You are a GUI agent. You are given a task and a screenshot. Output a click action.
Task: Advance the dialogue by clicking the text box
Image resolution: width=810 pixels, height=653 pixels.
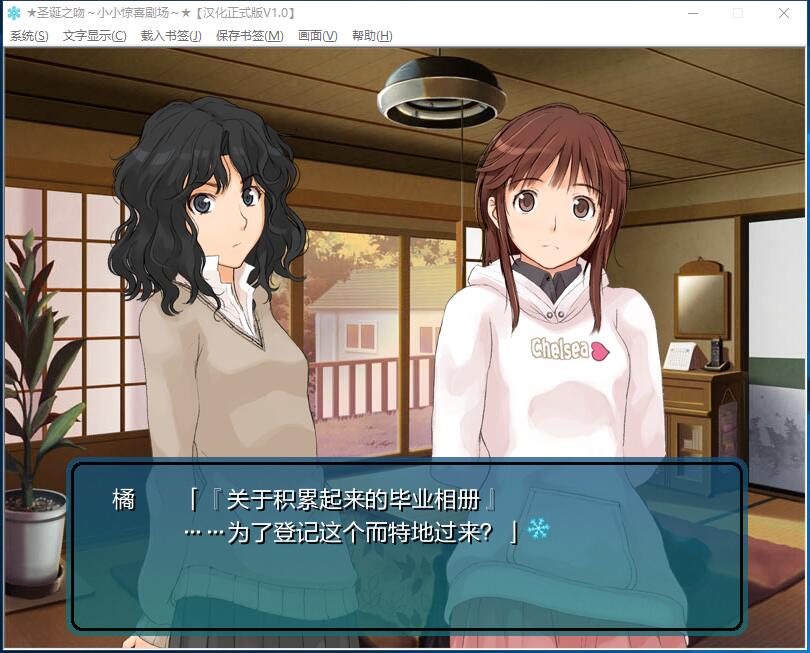[406, 545]
